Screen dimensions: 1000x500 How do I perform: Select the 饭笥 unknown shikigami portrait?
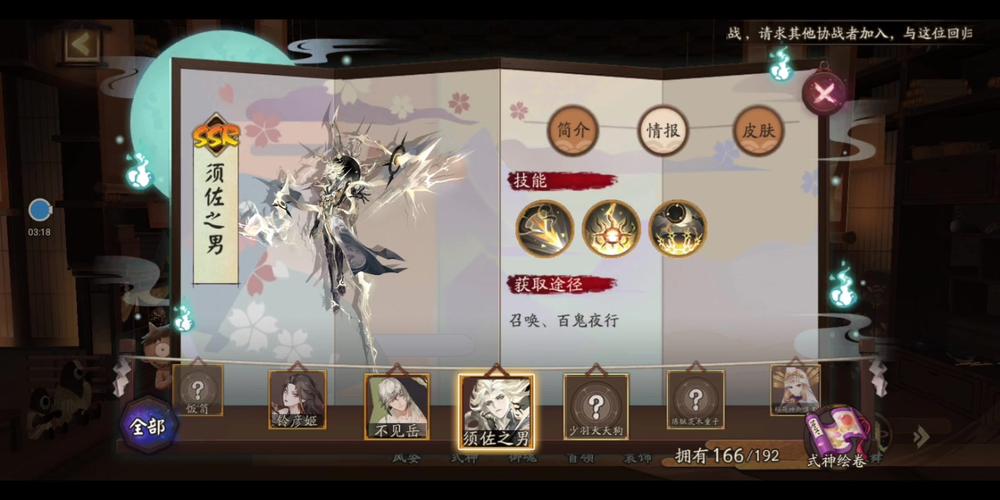[x=198, y=390]
